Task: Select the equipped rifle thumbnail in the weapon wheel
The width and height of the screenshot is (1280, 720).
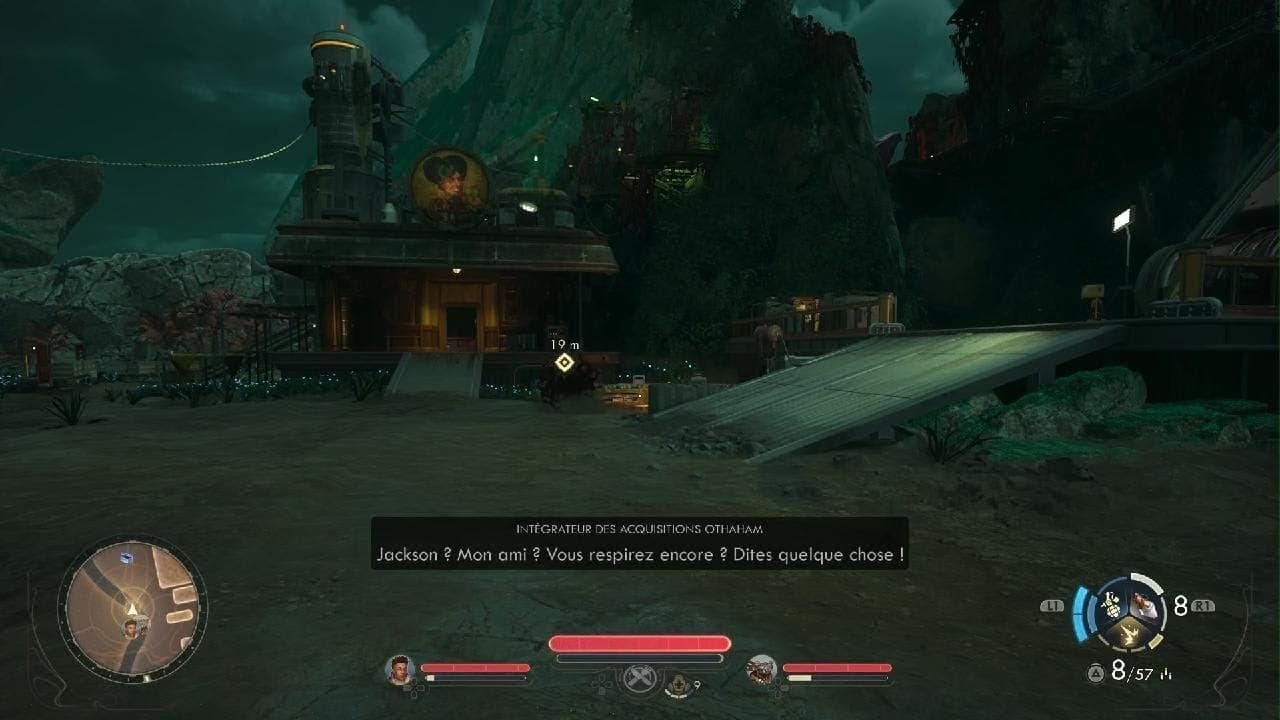Action: pyautogui.click(x=1143, y=606)
